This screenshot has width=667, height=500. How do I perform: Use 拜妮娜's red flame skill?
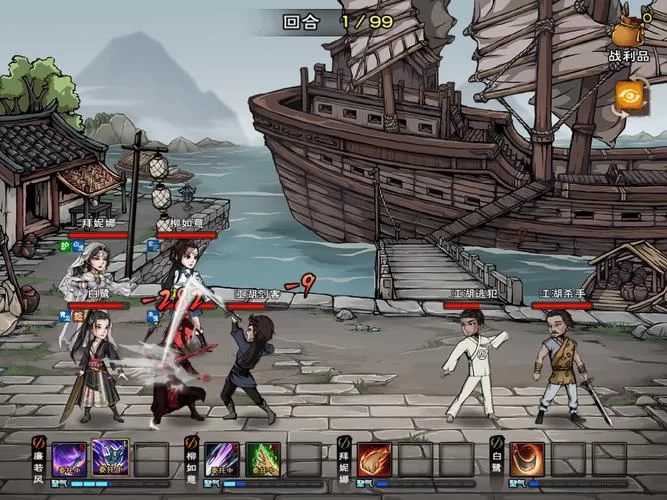[375, 459]
